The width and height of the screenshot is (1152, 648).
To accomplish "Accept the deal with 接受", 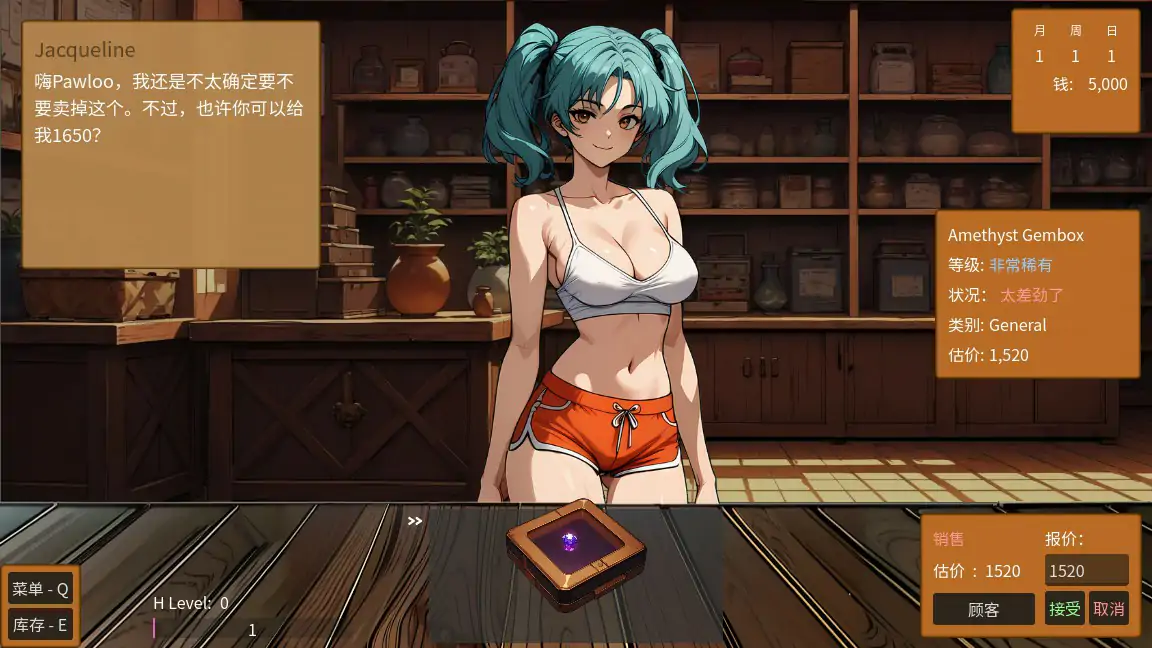I will (1064, 608).
